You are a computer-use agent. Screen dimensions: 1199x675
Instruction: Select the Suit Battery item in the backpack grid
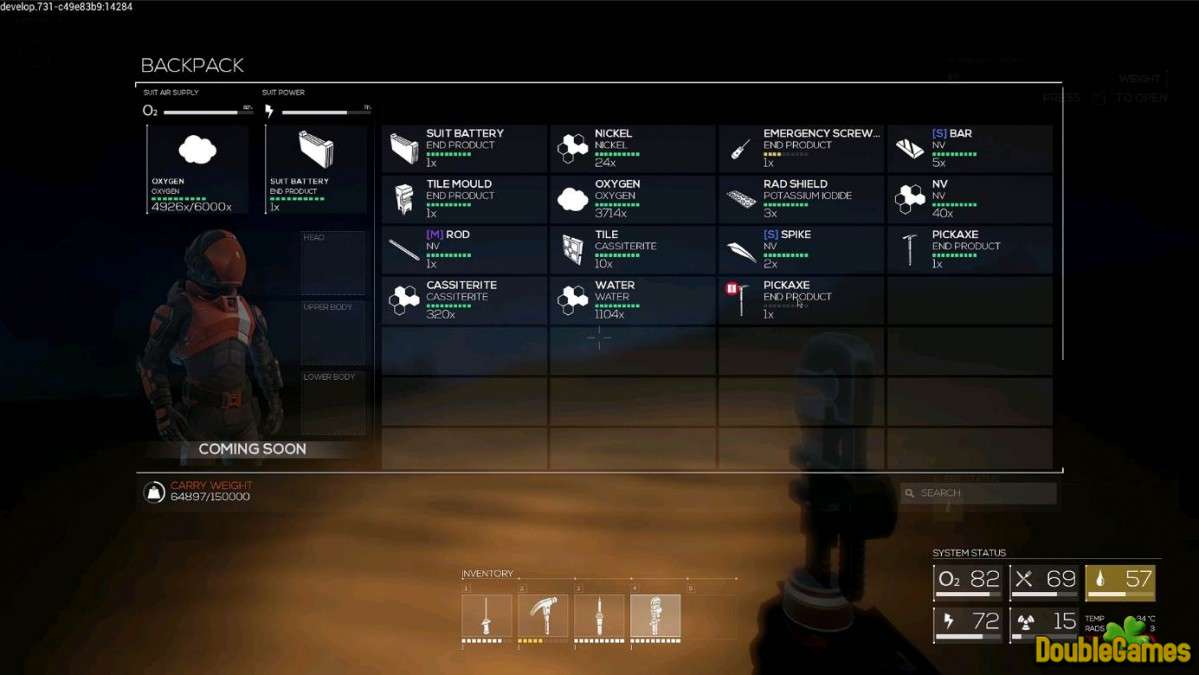point(464,148)
